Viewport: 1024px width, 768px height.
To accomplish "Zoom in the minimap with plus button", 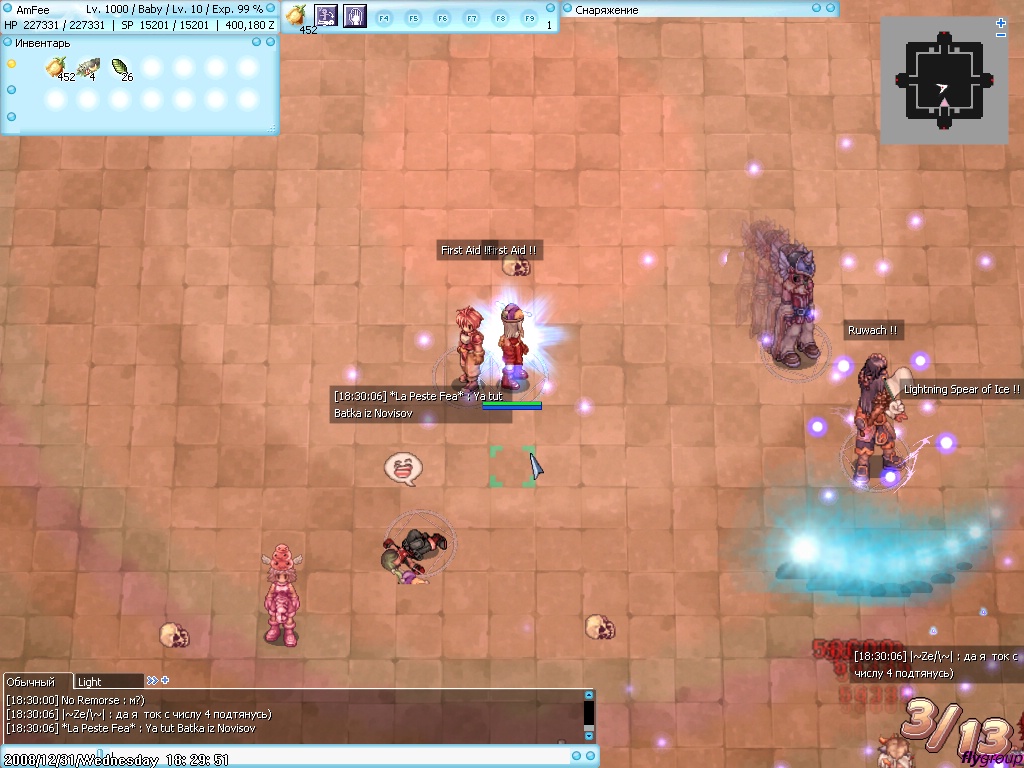I will coord(1001,23).
